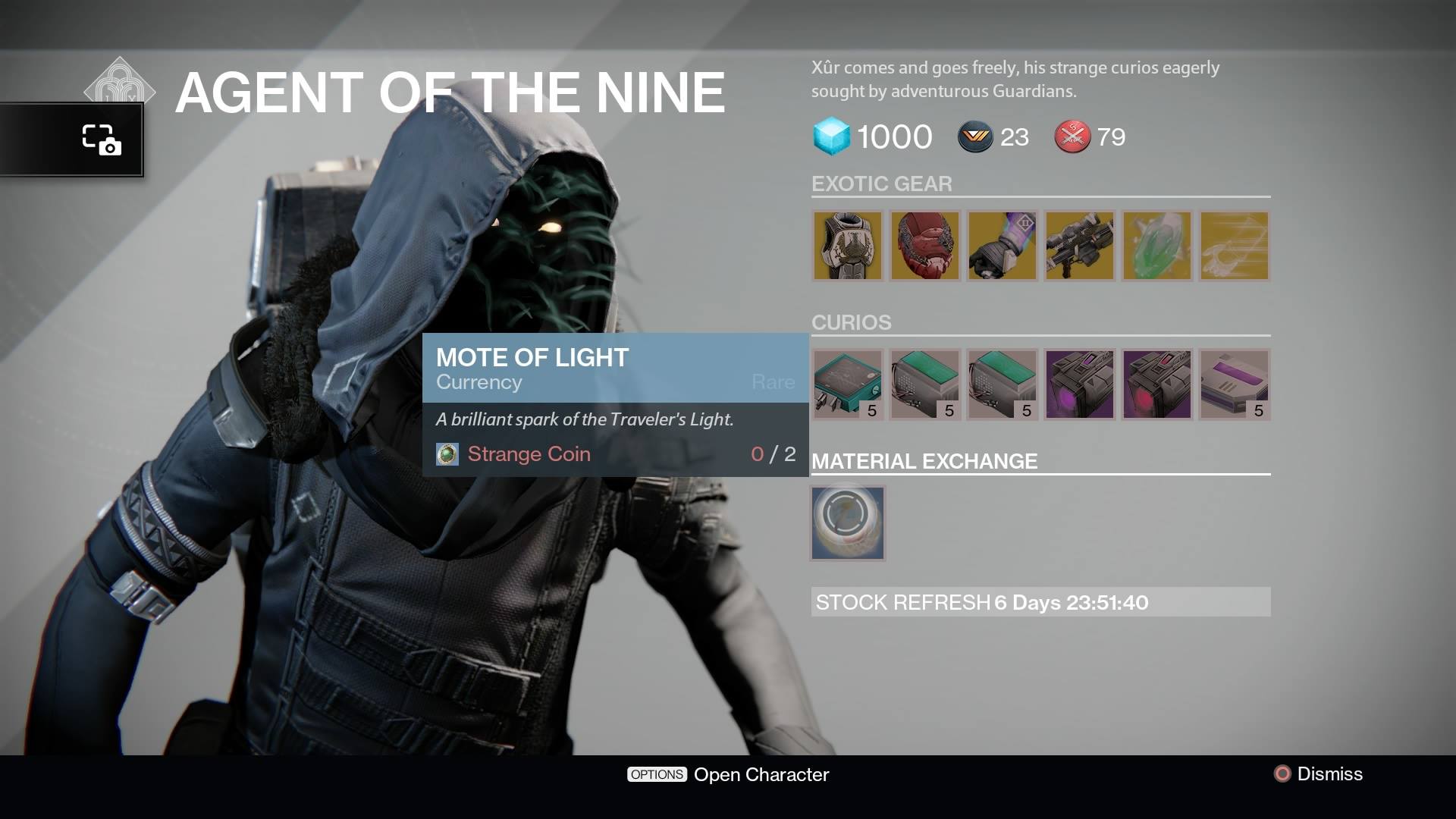Select the exotic gauntlets with purple glow
The width and height of the screenshot is (1456, 819).
pos(1003,245)
